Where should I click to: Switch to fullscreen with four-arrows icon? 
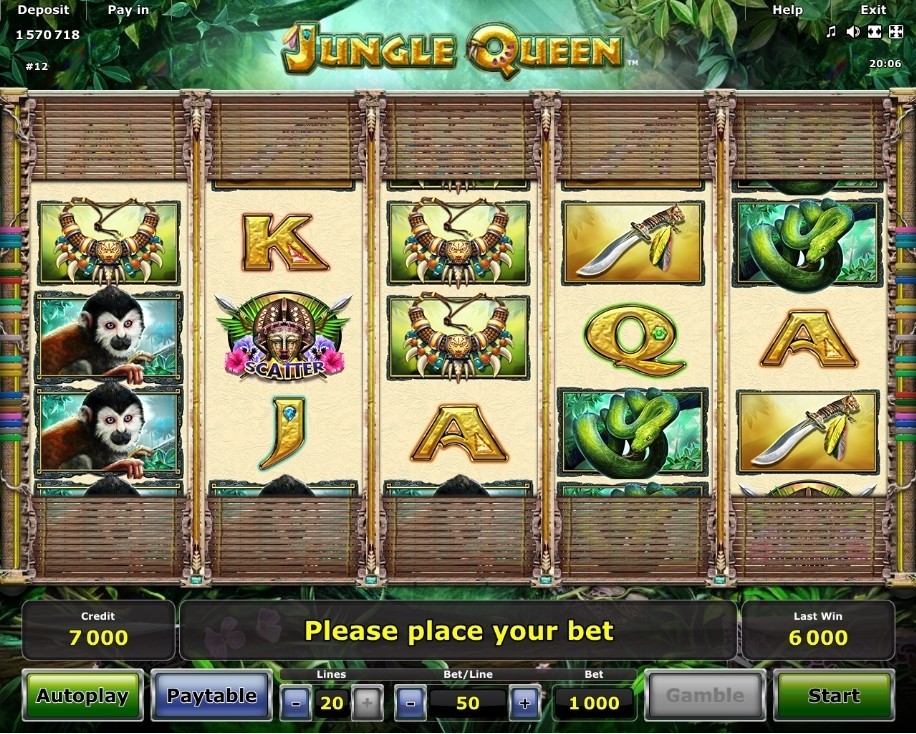tap(894, 32)
